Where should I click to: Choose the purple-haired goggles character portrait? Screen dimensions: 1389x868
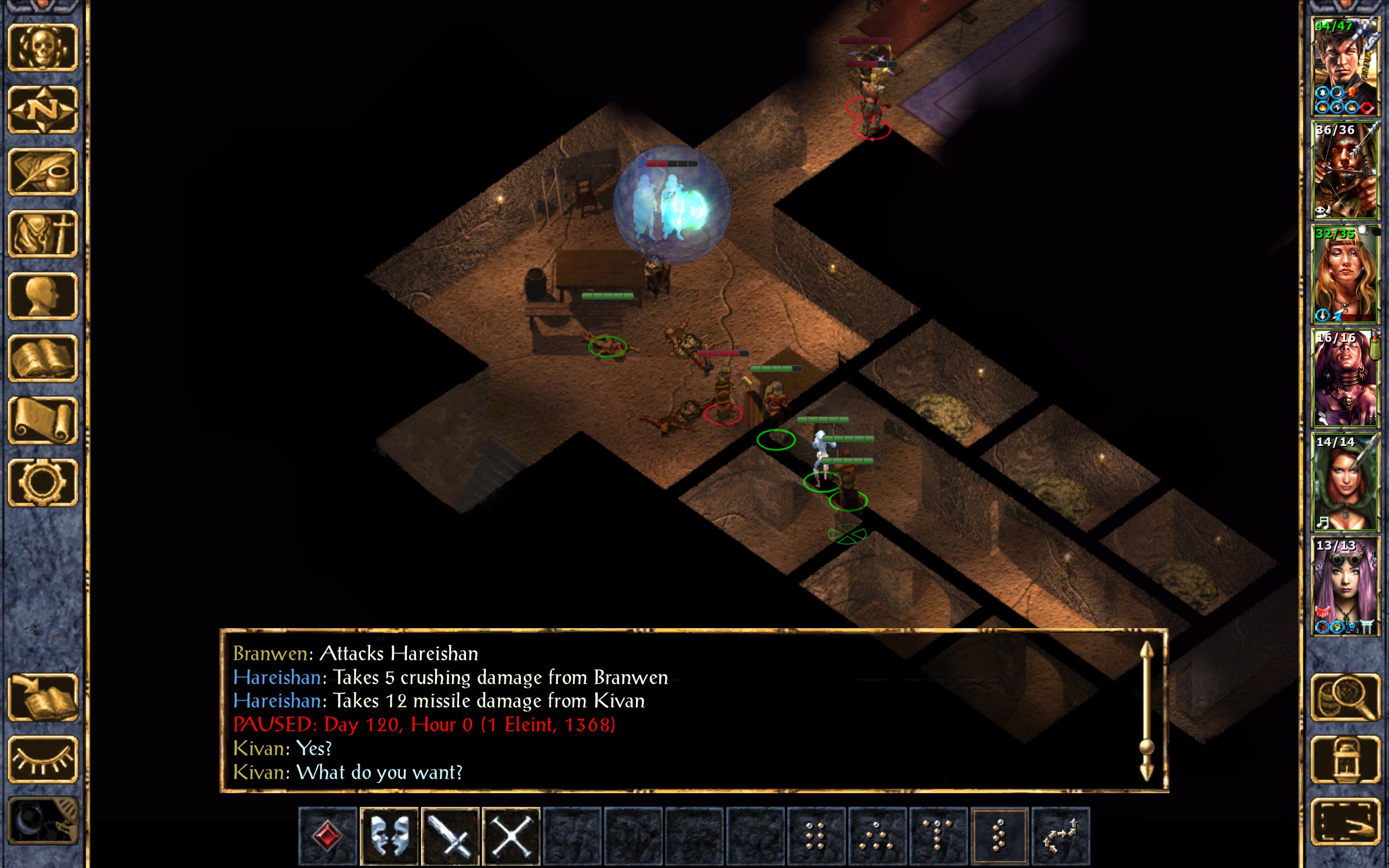coord(1345,586)
